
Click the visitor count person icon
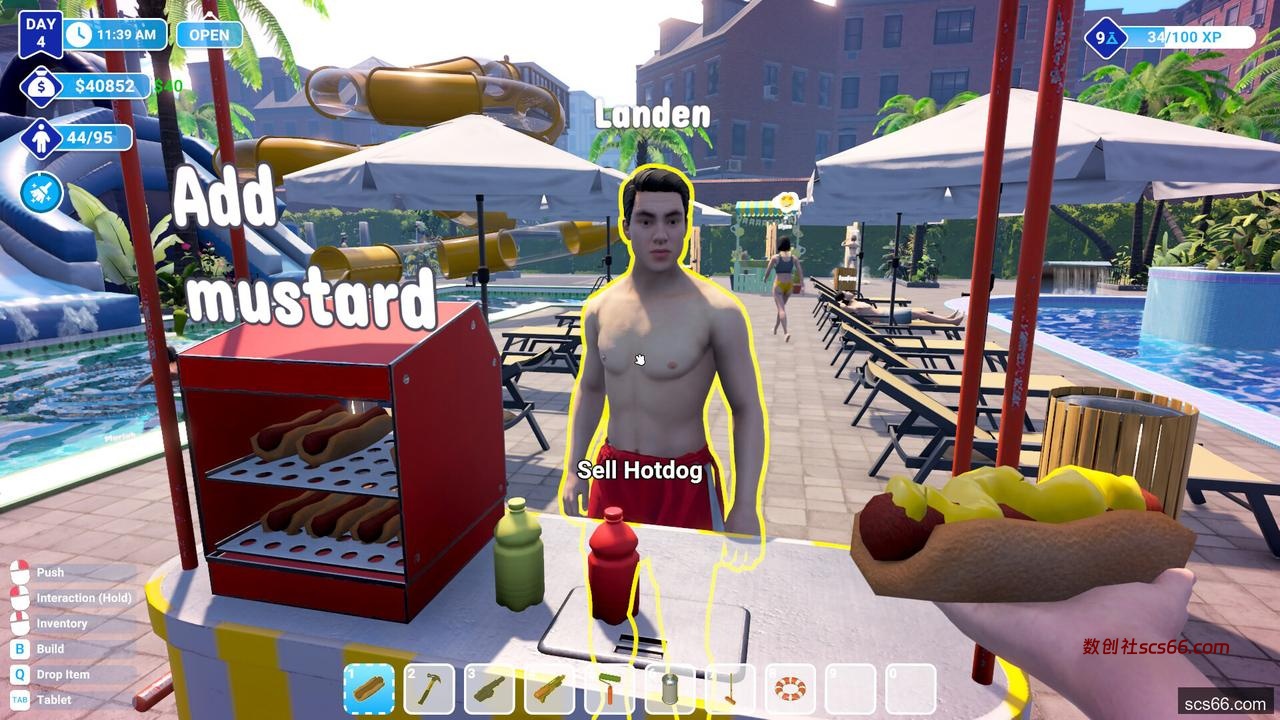tap(41, 138)
